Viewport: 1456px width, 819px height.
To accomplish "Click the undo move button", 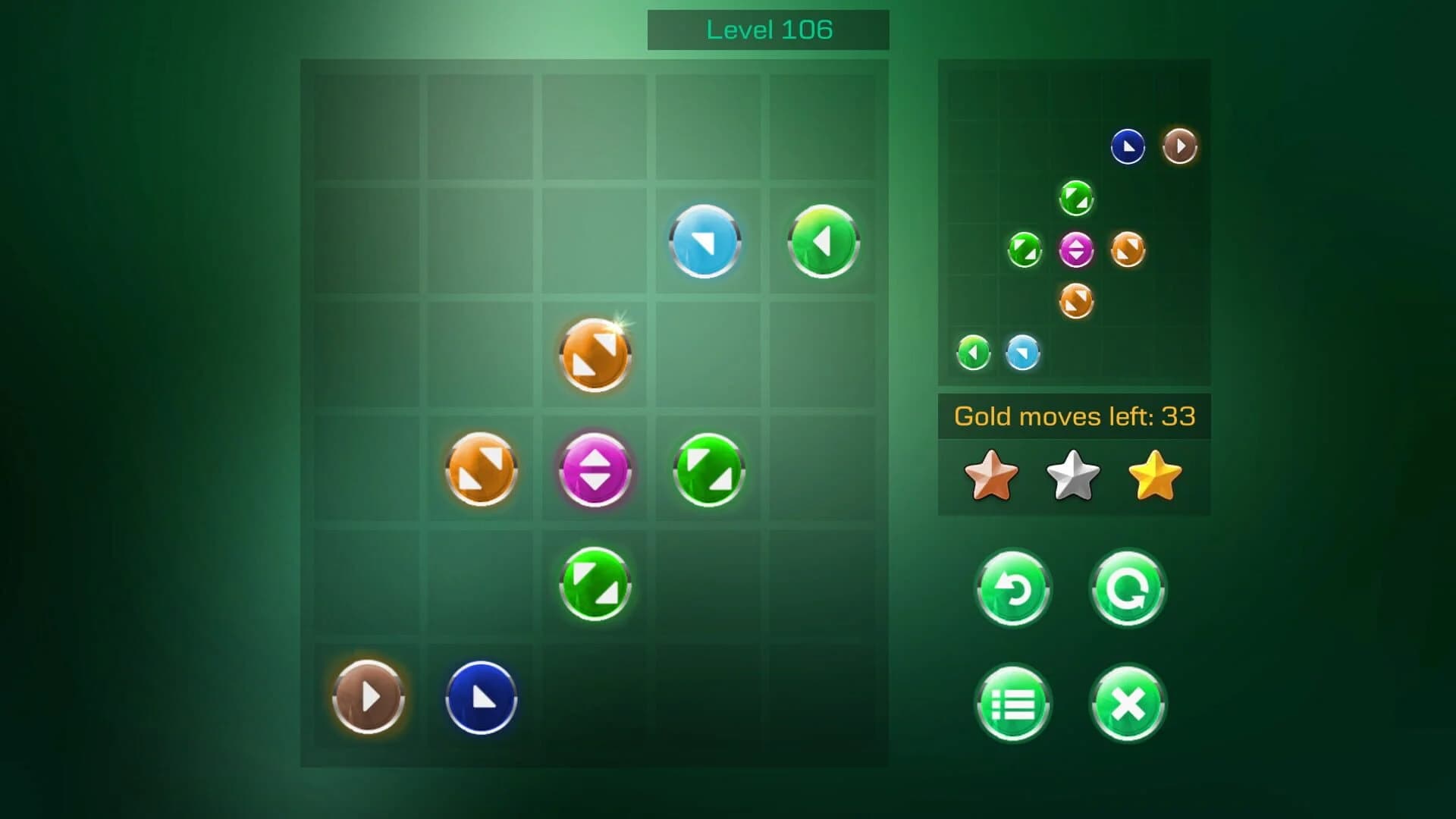I will coord(1014,589).
